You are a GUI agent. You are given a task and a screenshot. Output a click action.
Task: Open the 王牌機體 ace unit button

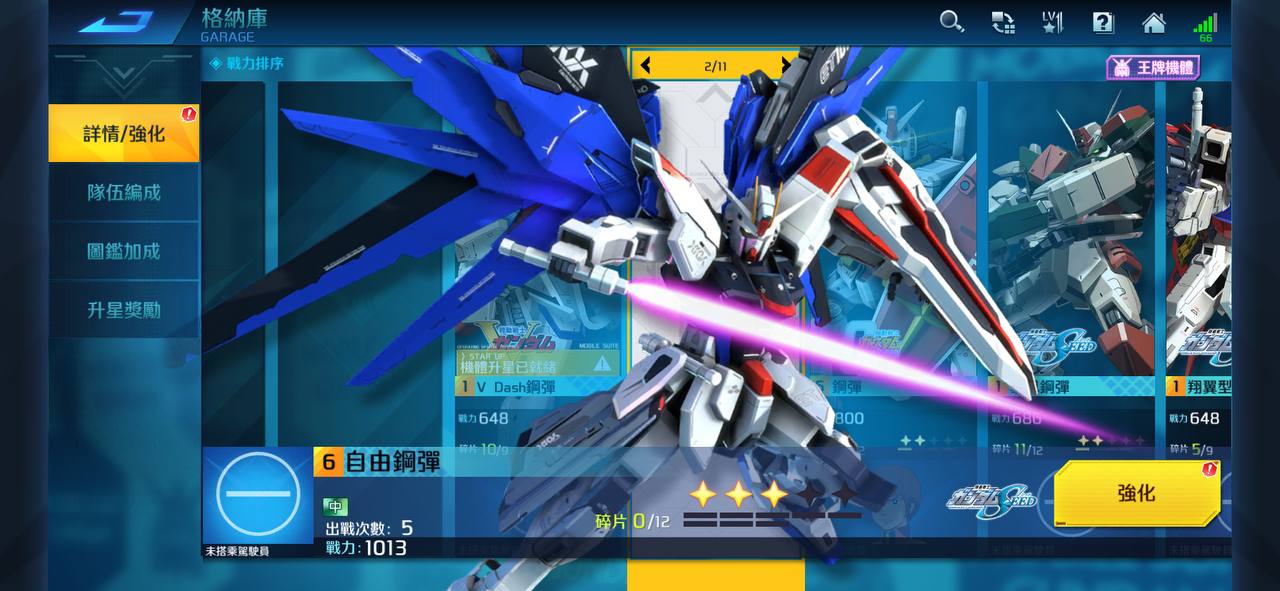pyautogui.click(x=1152, y=68)
